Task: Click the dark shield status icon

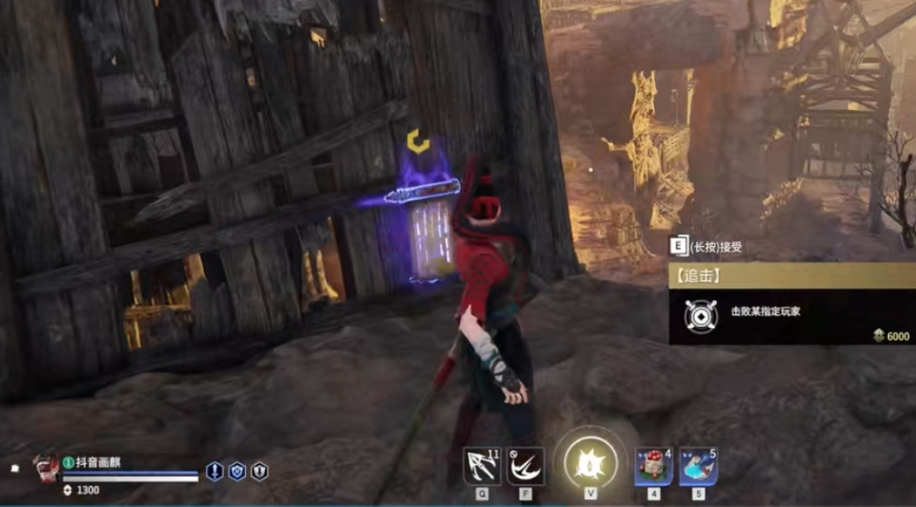Action: [x=259, y=471]
